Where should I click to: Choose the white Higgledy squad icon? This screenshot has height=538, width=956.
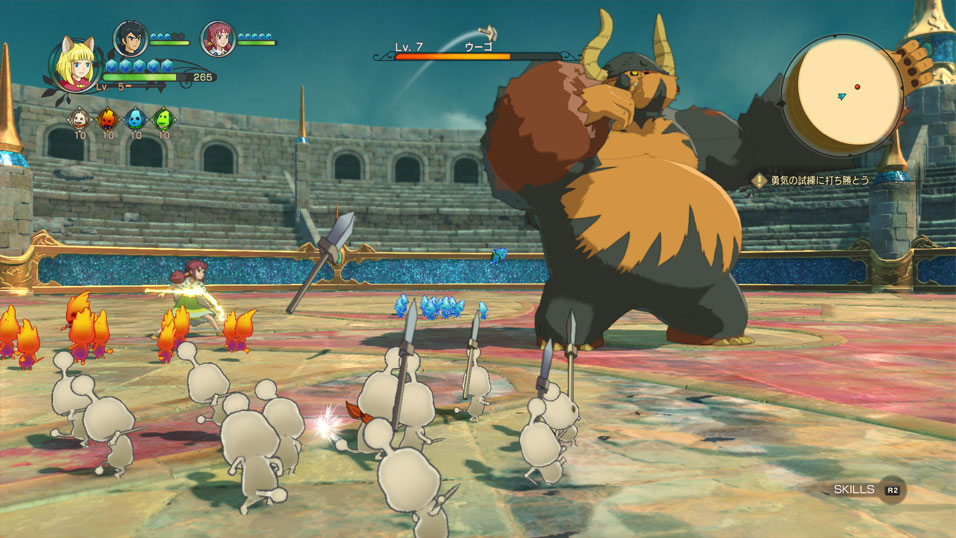(x=77, y=118)
